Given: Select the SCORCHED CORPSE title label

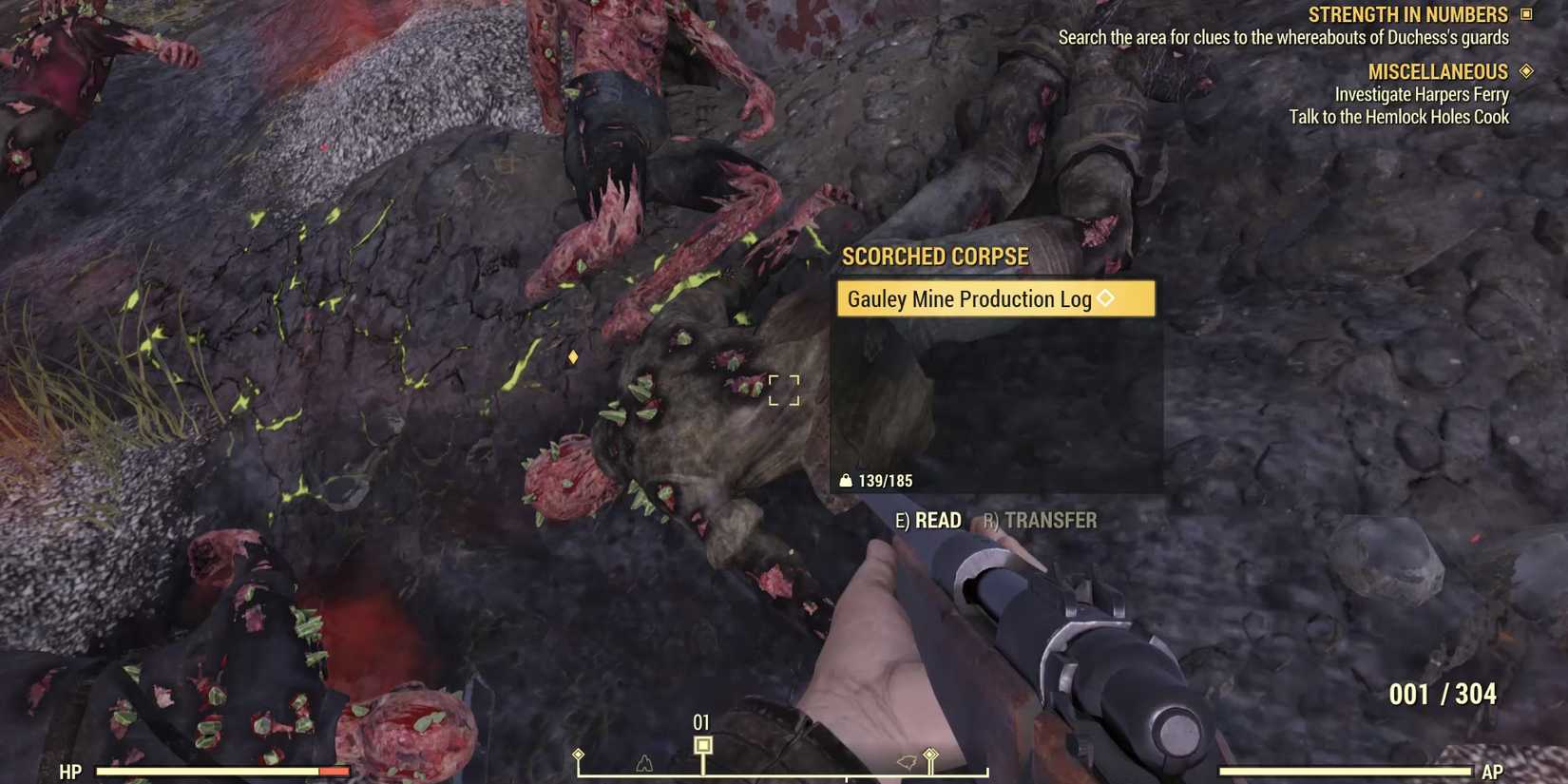Looking at the screenshot, I should click(x=934, y=256).
